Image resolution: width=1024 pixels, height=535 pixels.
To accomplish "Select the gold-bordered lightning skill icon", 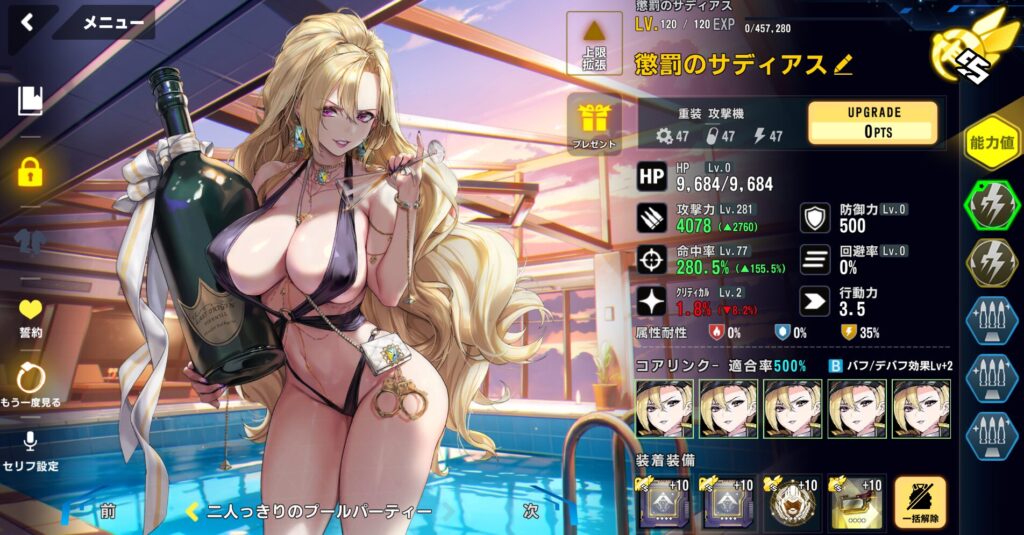I will tap(990, 262).
